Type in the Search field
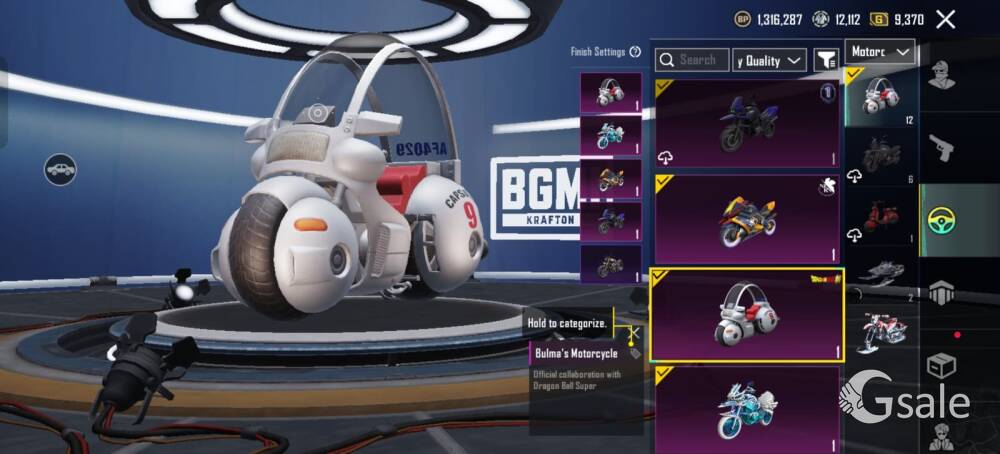This screenshot has width=1000, height=454. [x=692, y=60]
